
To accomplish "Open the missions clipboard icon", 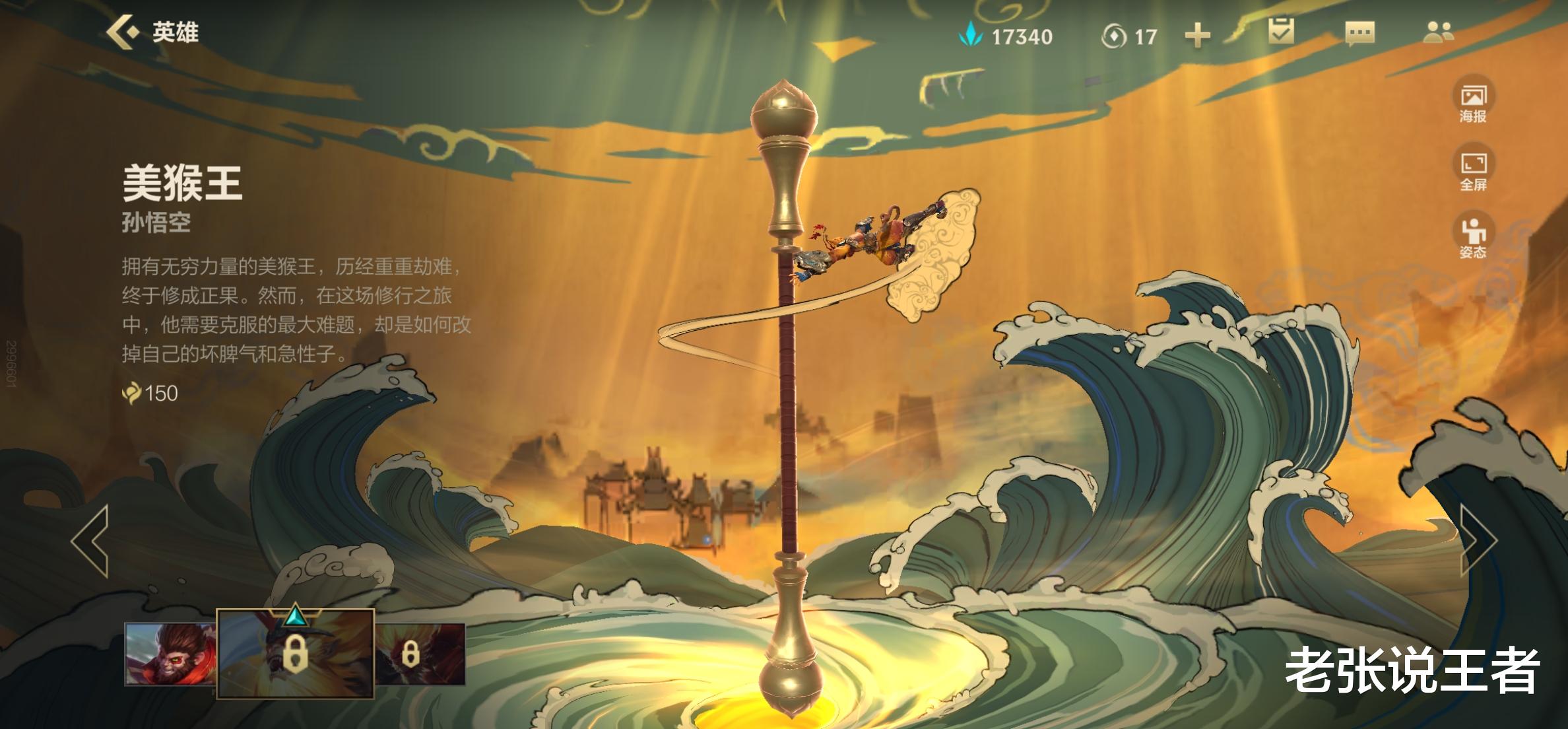I will pyautogui.click(x=1281, y=32).
